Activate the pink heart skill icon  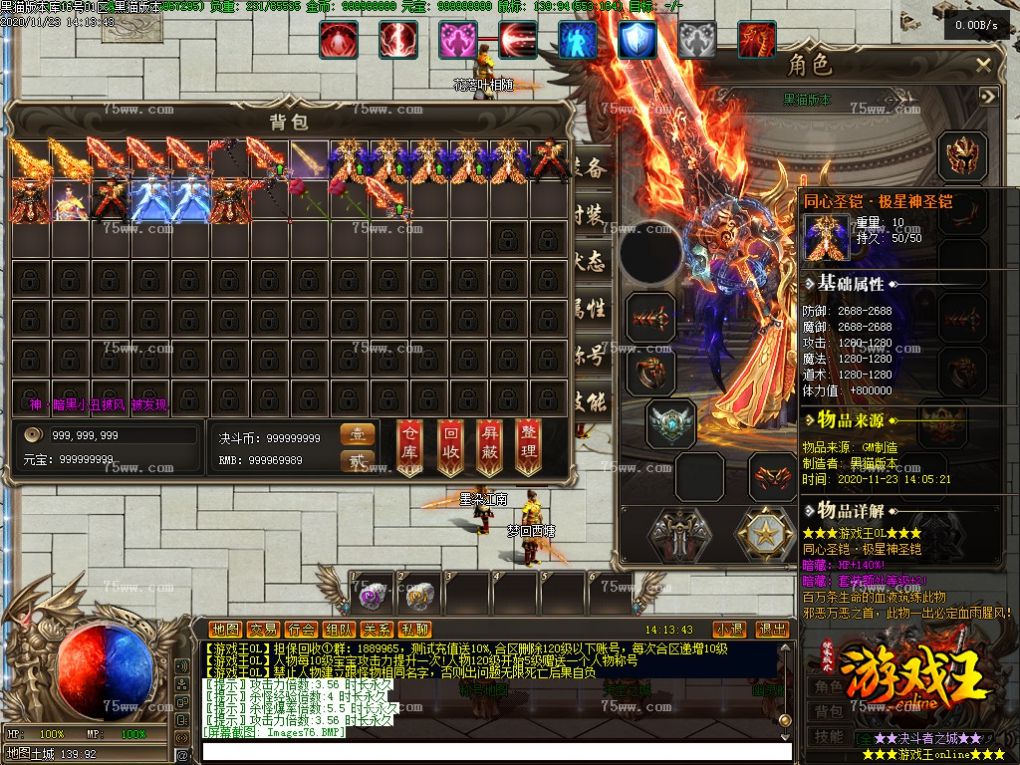458,40
